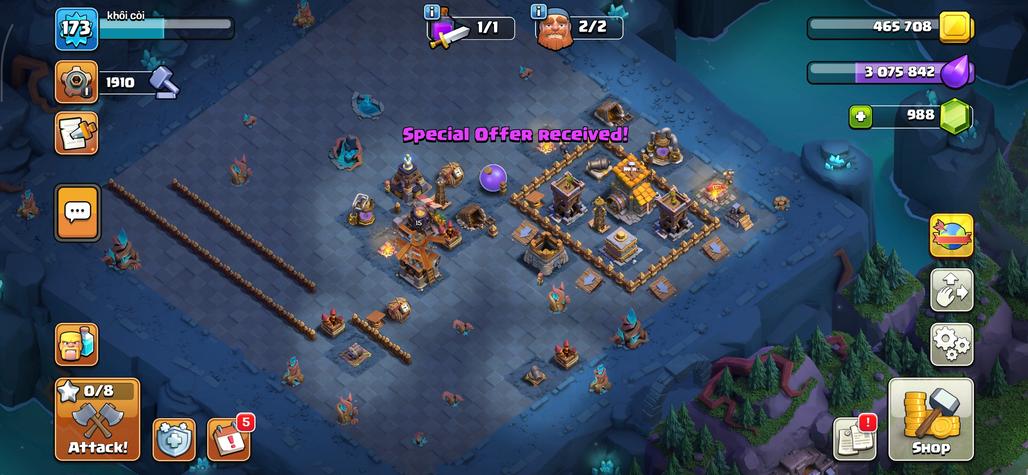Screen dimensions: 1028x475
Task: Open the barbarian army overview button
Action: [76, 344]
